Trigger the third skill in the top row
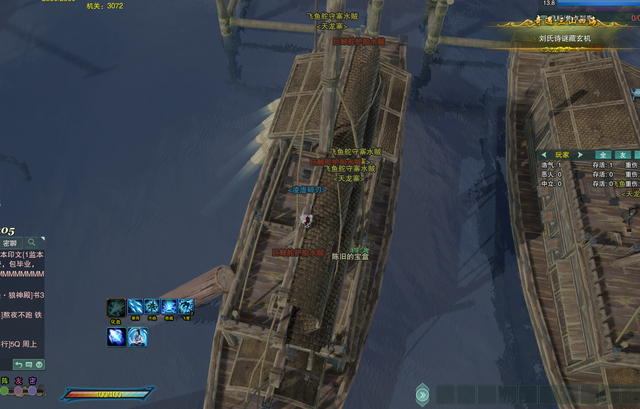The width and height of the screenshot is (640, 409). tap(152, 307)
